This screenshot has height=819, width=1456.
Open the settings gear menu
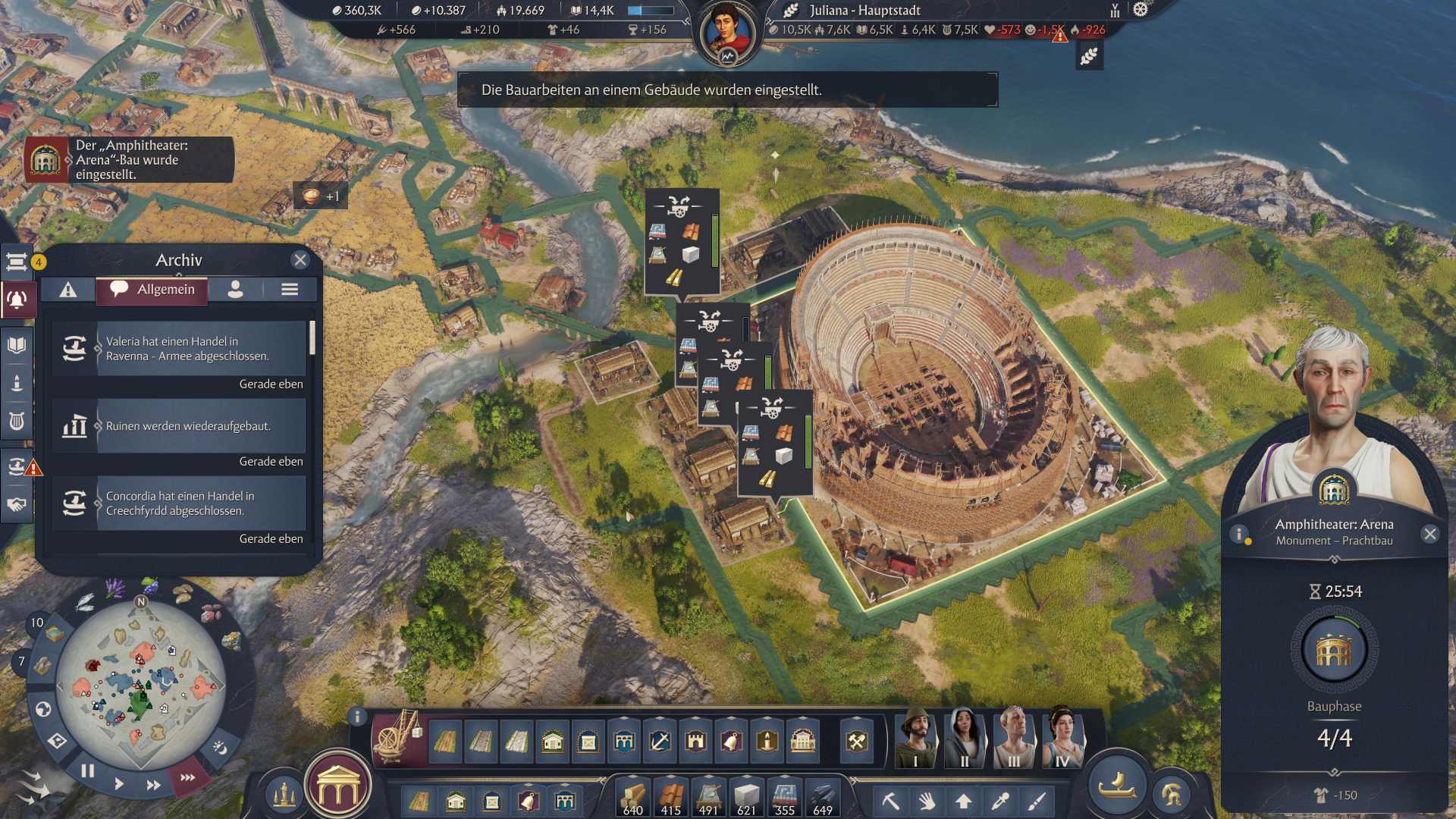pyautogui.click(x=1141, y=10)
